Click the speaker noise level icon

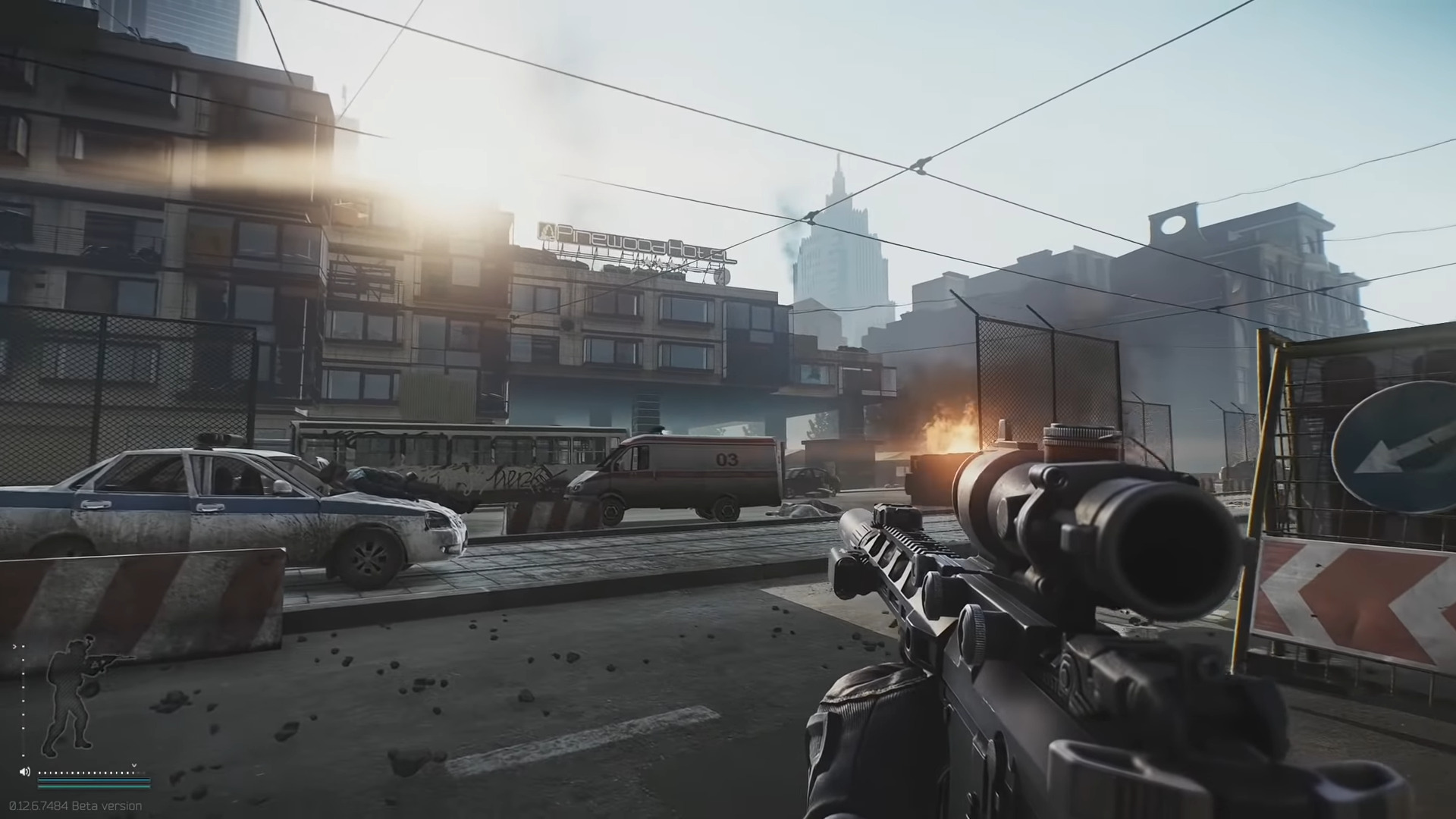coord(24,771)
